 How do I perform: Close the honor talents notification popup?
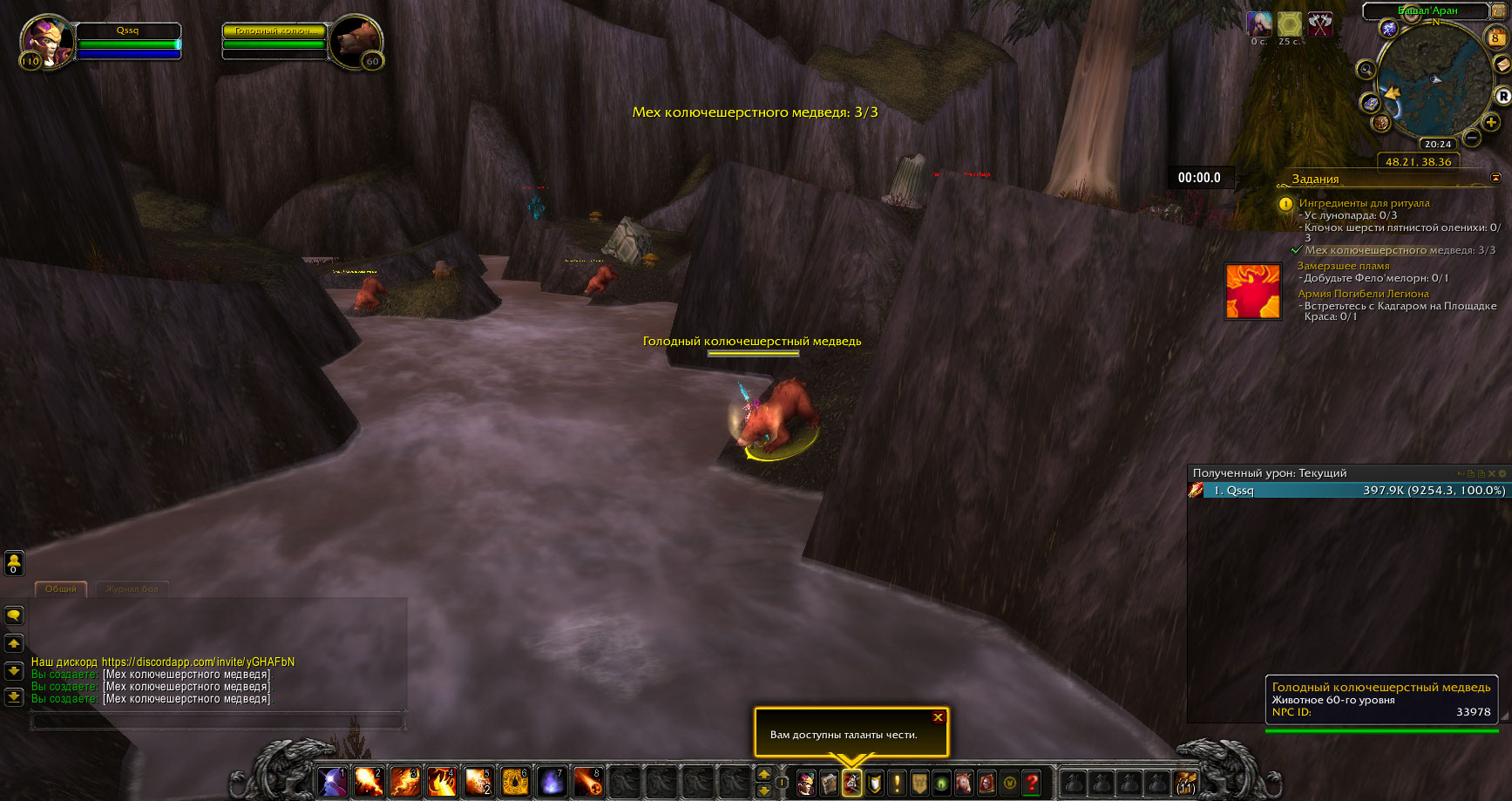938,717
